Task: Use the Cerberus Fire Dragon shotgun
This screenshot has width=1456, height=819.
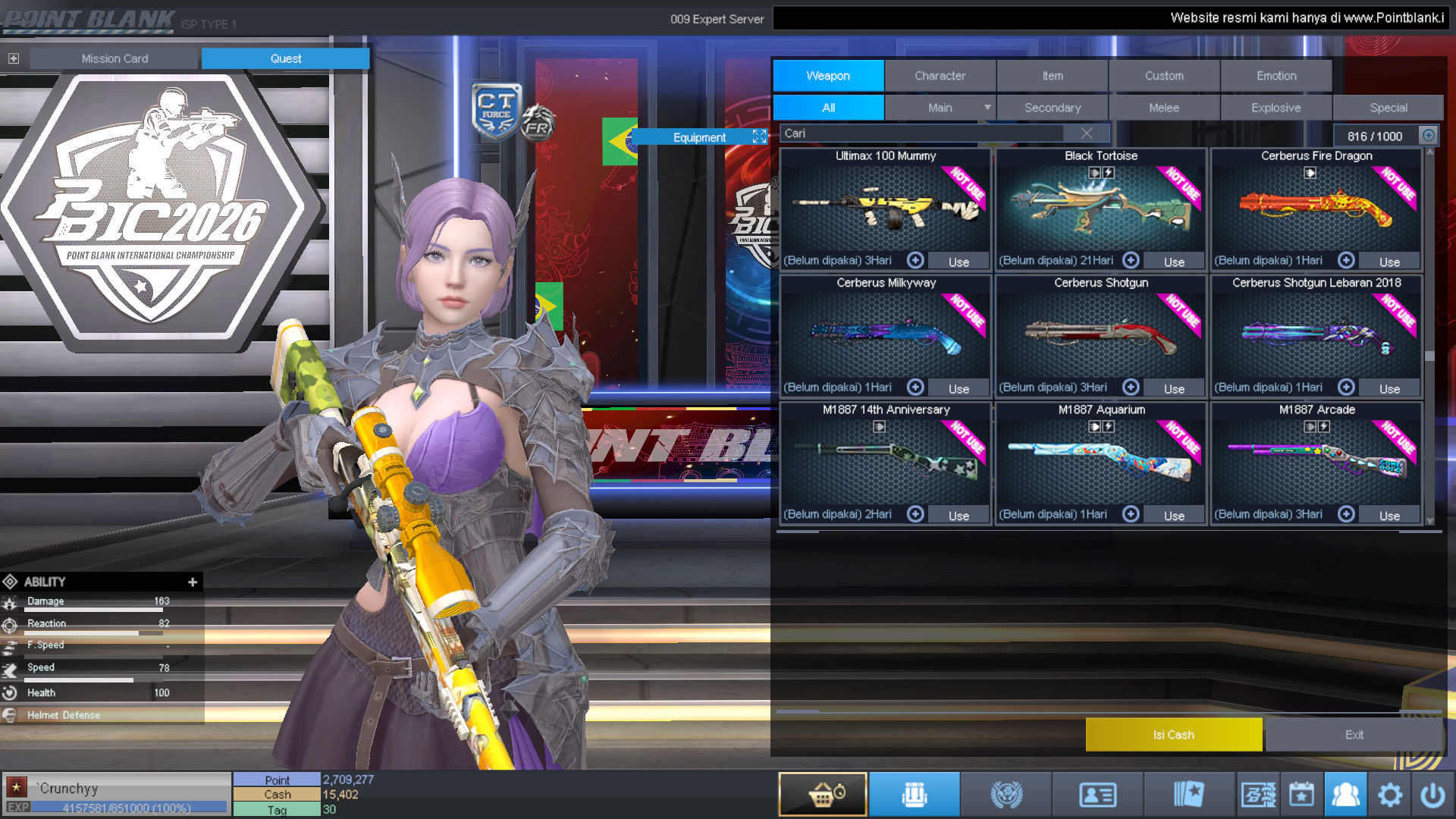Action: [x=1389, y=262]
